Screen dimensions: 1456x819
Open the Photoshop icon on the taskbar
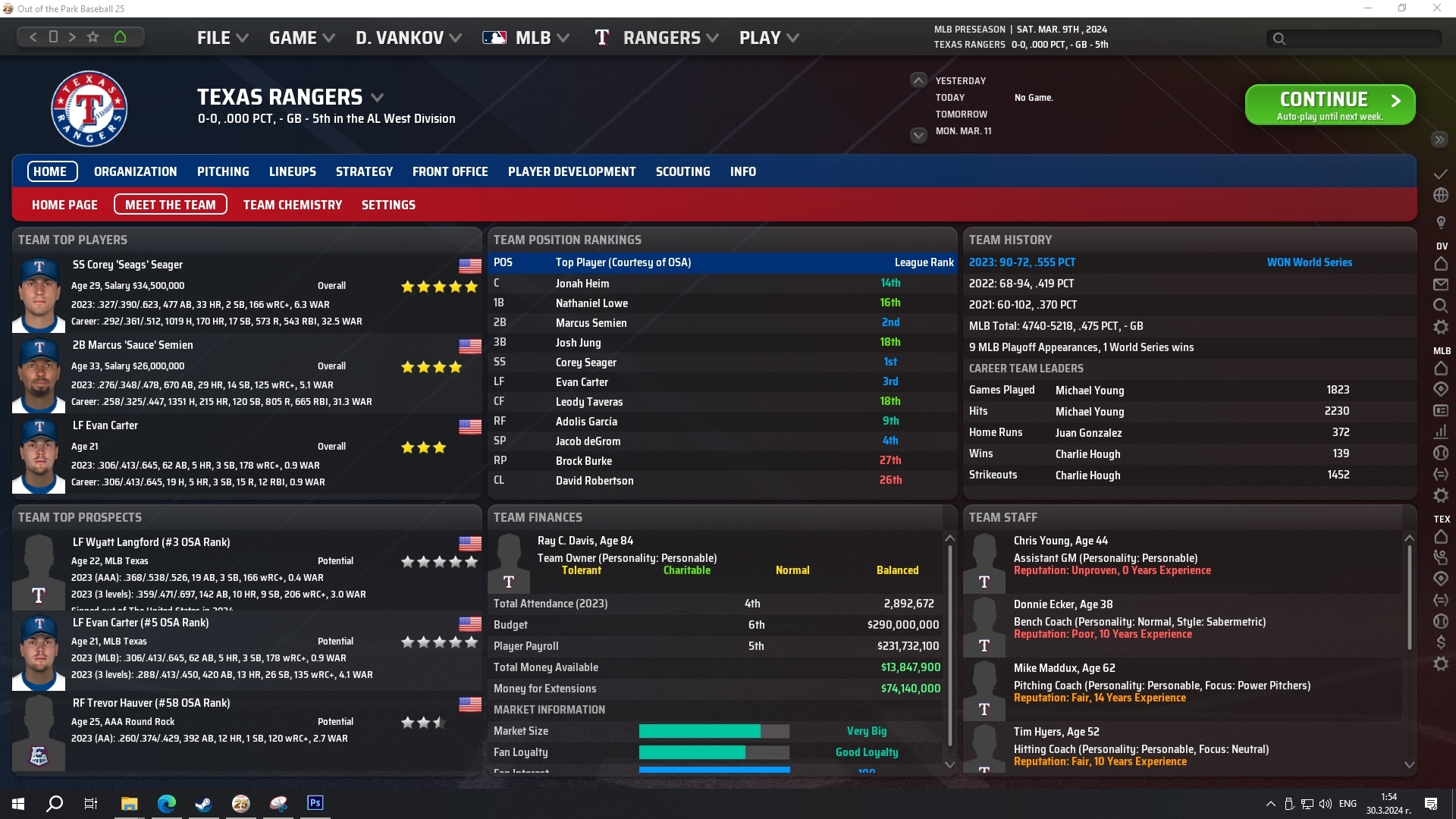tap(315, 803)
